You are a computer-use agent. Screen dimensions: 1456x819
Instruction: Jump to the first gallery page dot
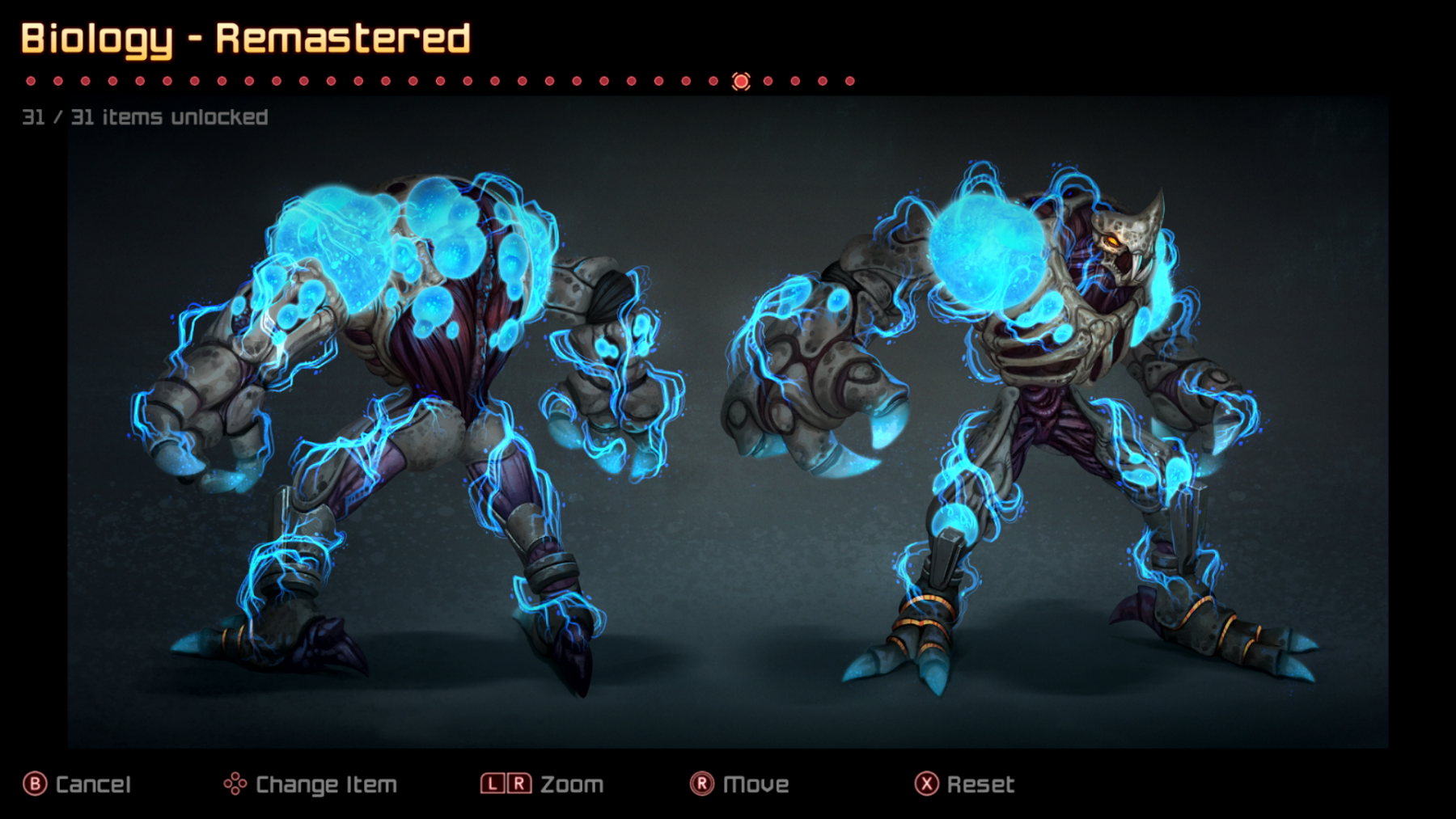point(31,81)
